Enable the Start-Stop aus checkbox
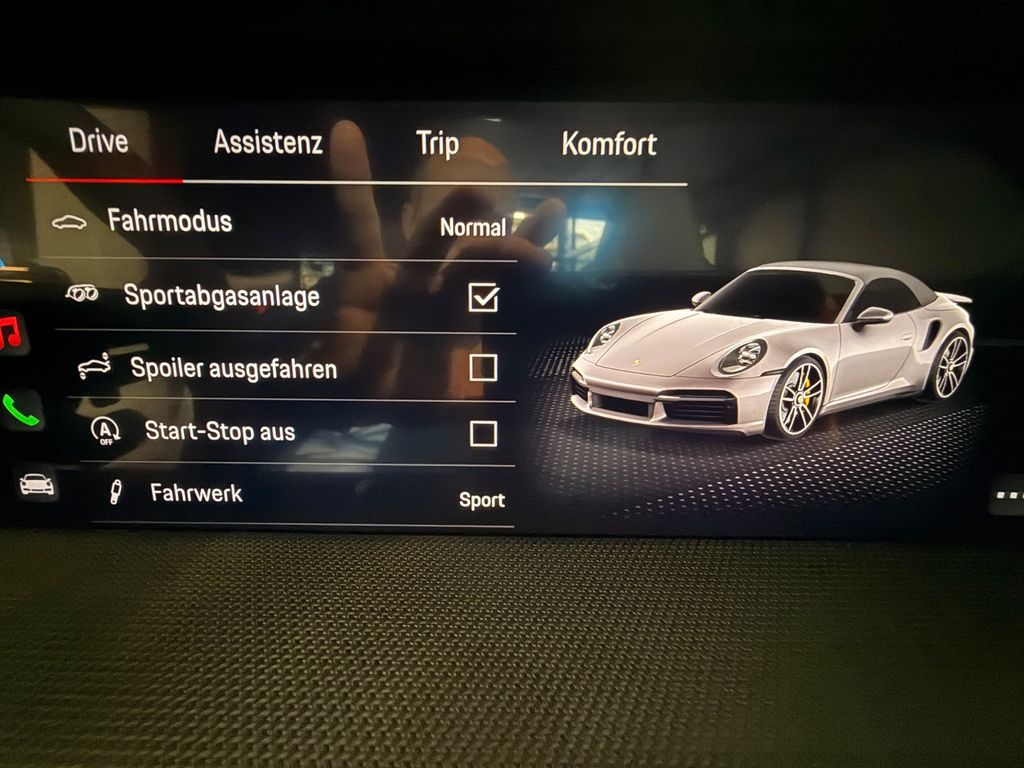This screenshot has width=1024, height=768. tap(483, 433)
